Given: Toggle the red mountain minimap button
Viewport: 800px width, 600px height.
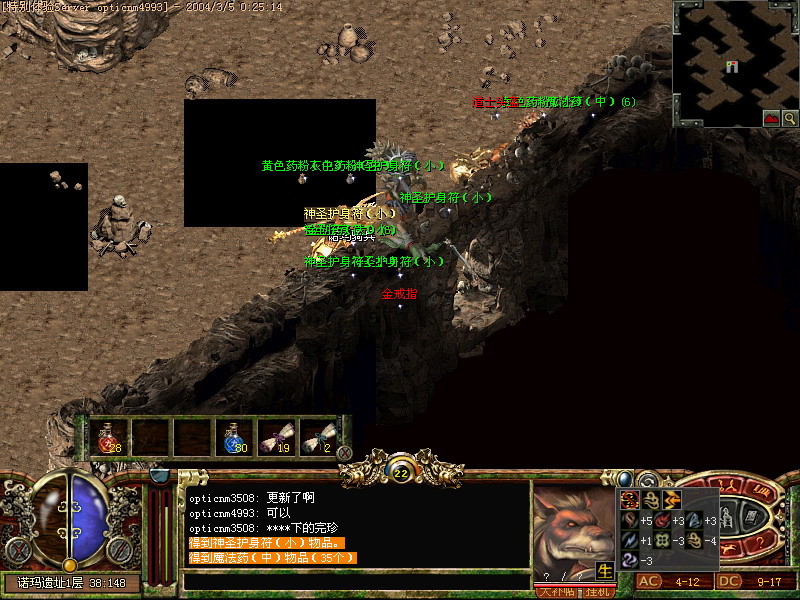Looking at the screenshot, I should [x=771, y=118].
